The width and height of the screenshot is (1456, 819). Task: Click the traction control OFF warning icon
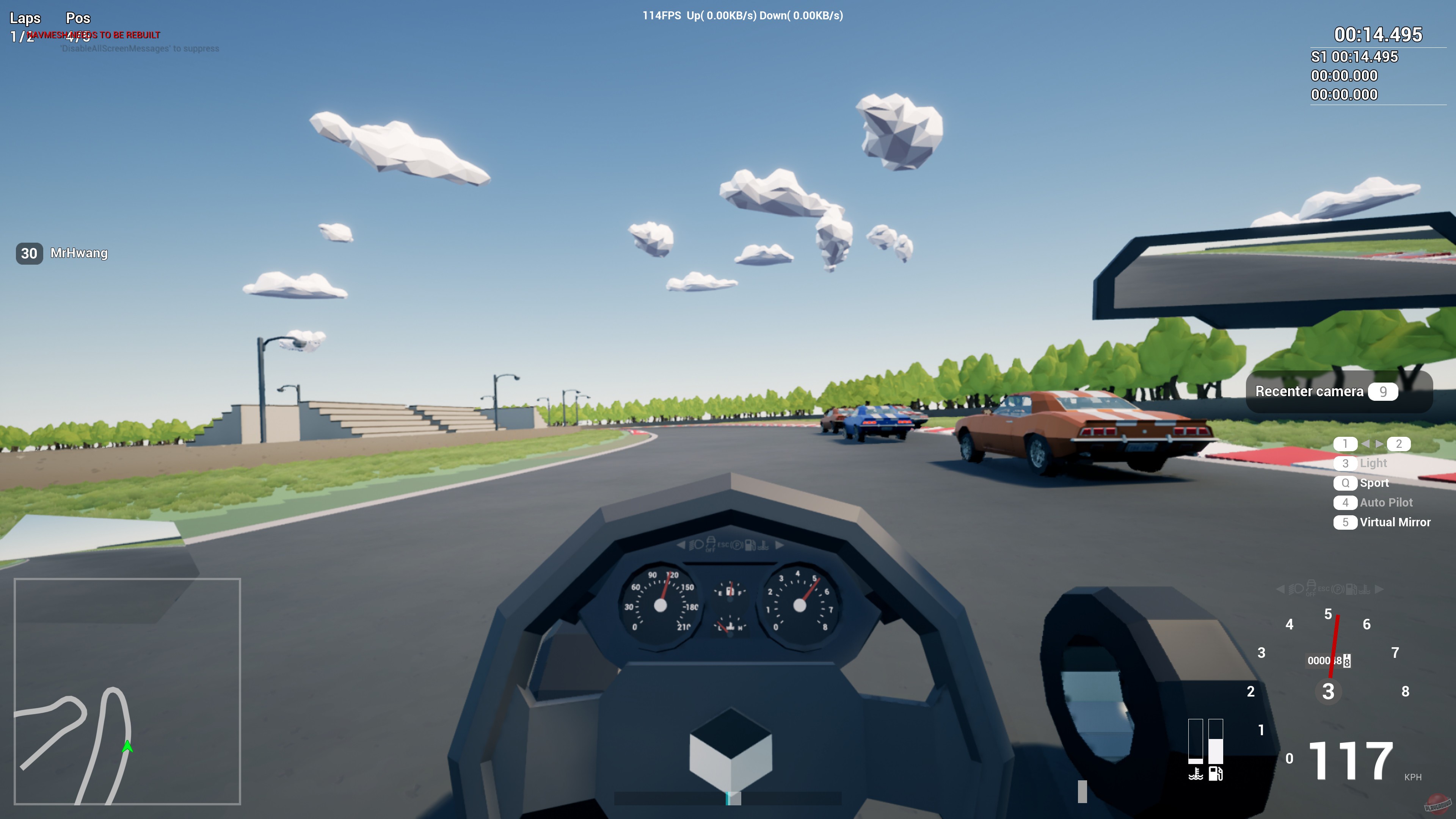tap(711, 545)
